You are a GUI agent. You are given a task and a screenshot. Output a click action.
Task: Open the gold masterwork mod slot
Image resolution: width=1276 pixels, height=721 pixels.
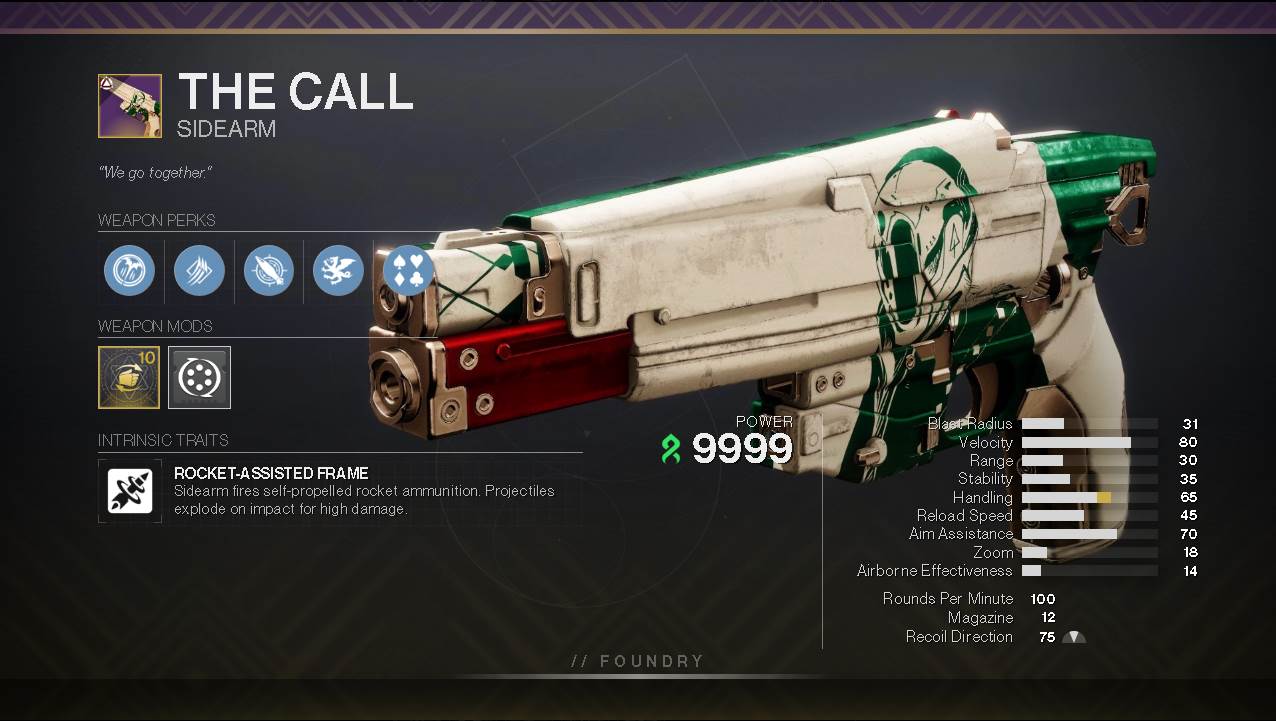(129, 377)
